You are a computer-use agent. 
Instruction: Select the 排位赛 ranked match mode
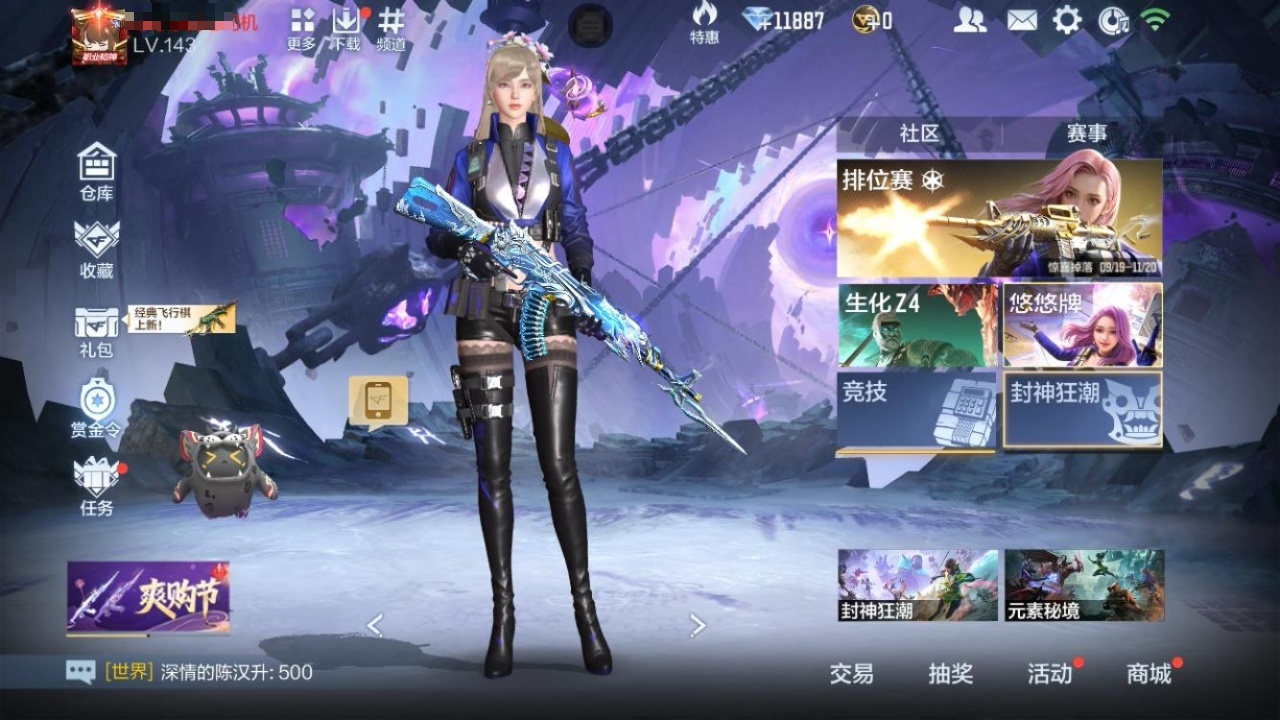[999, 219]
